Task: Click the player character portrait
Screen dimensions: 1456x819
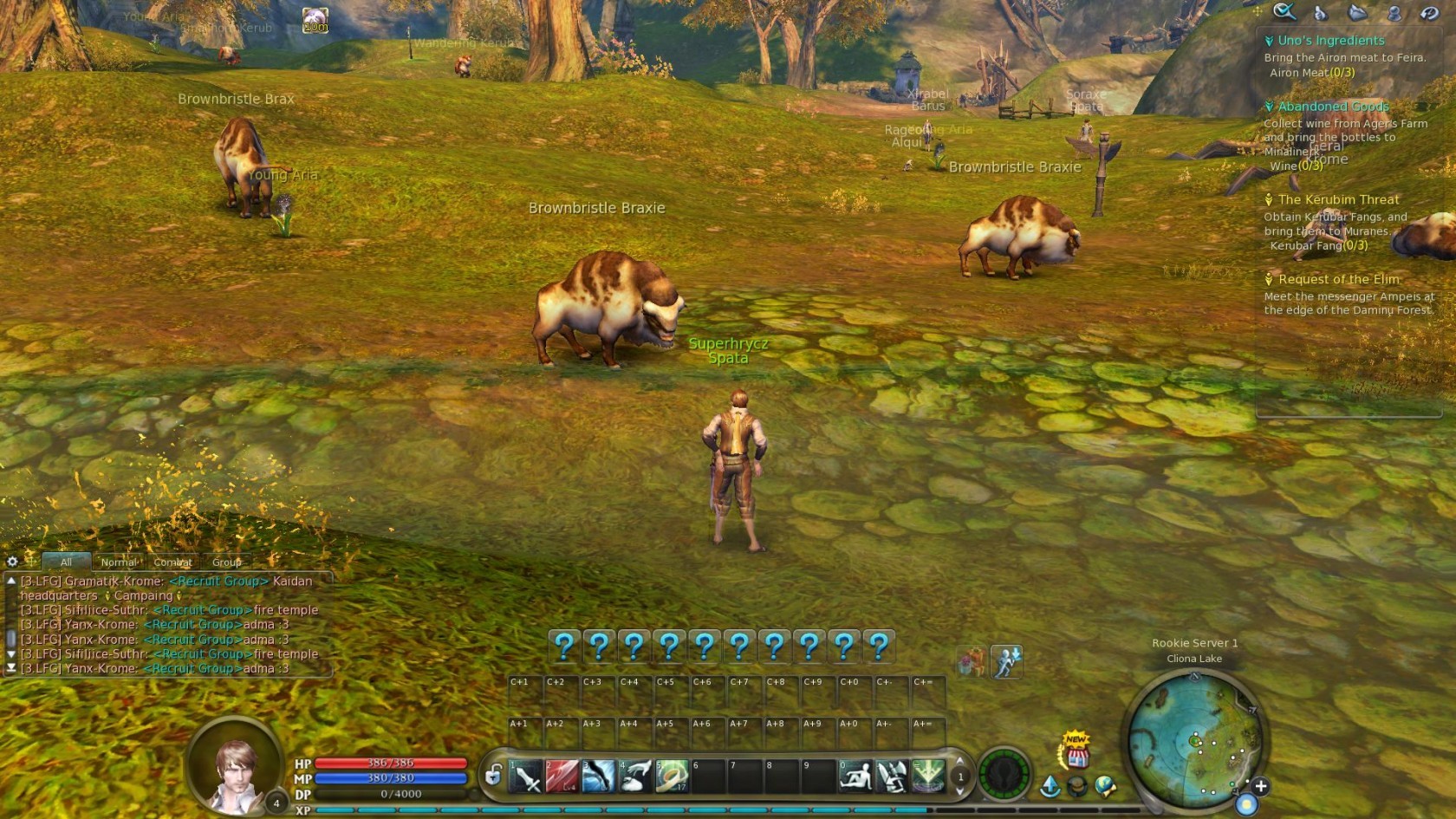Action: [x=235, y=767]
